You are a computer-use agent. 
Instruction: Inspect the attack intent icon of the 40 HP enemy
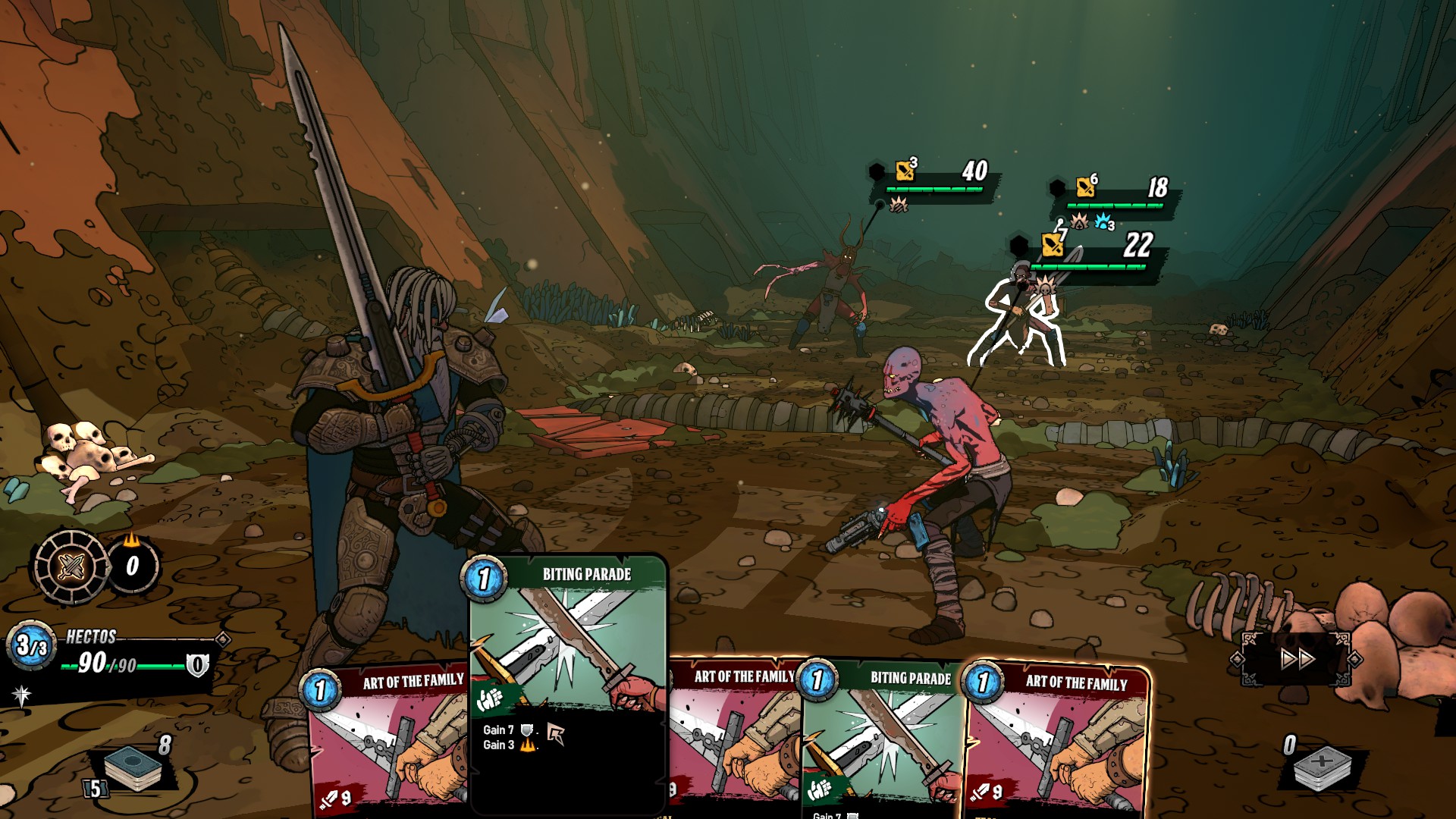905,171
